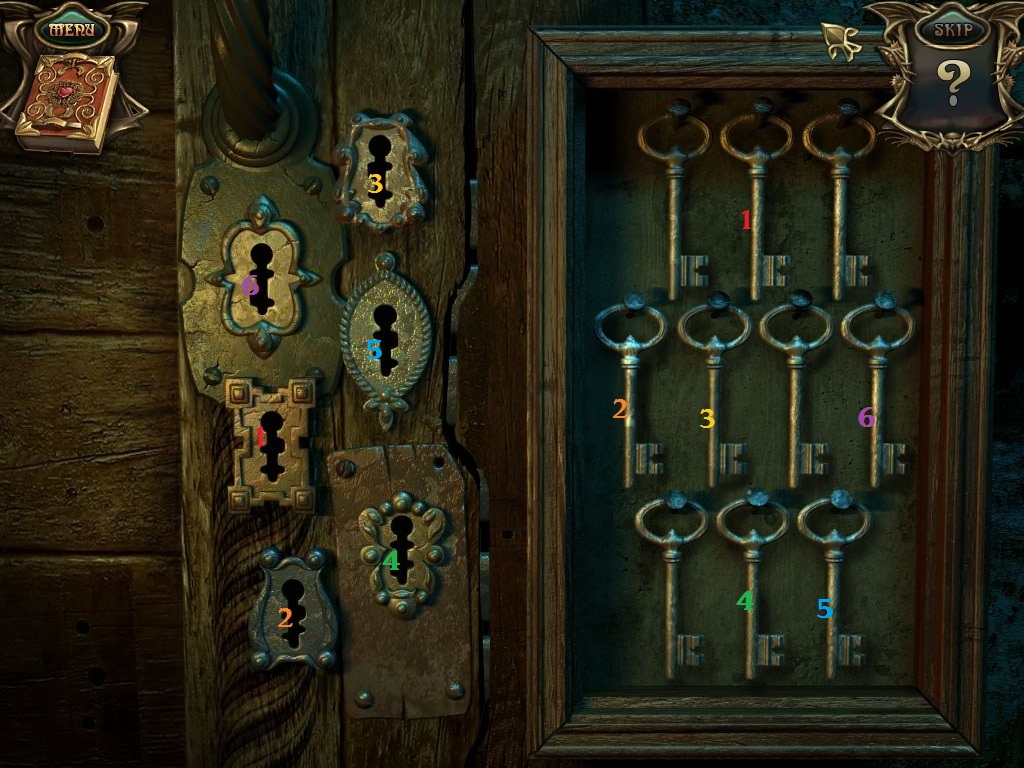Click the keyhole marked with yellow 3
1024x768 pixels.
378,170
